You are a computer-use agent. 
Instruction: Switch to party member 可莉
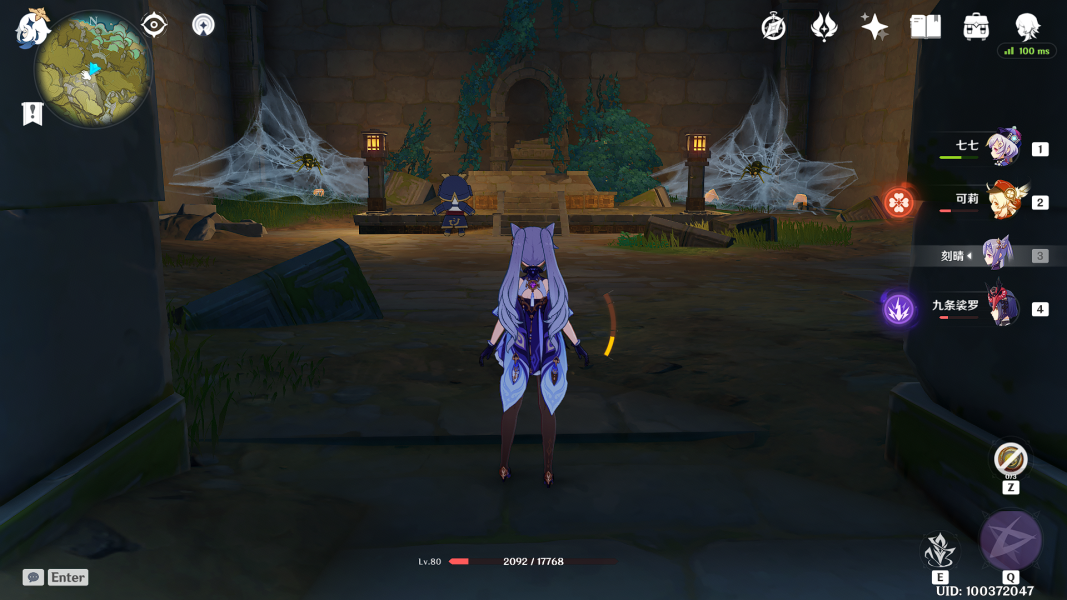[x=1001, y=201]
